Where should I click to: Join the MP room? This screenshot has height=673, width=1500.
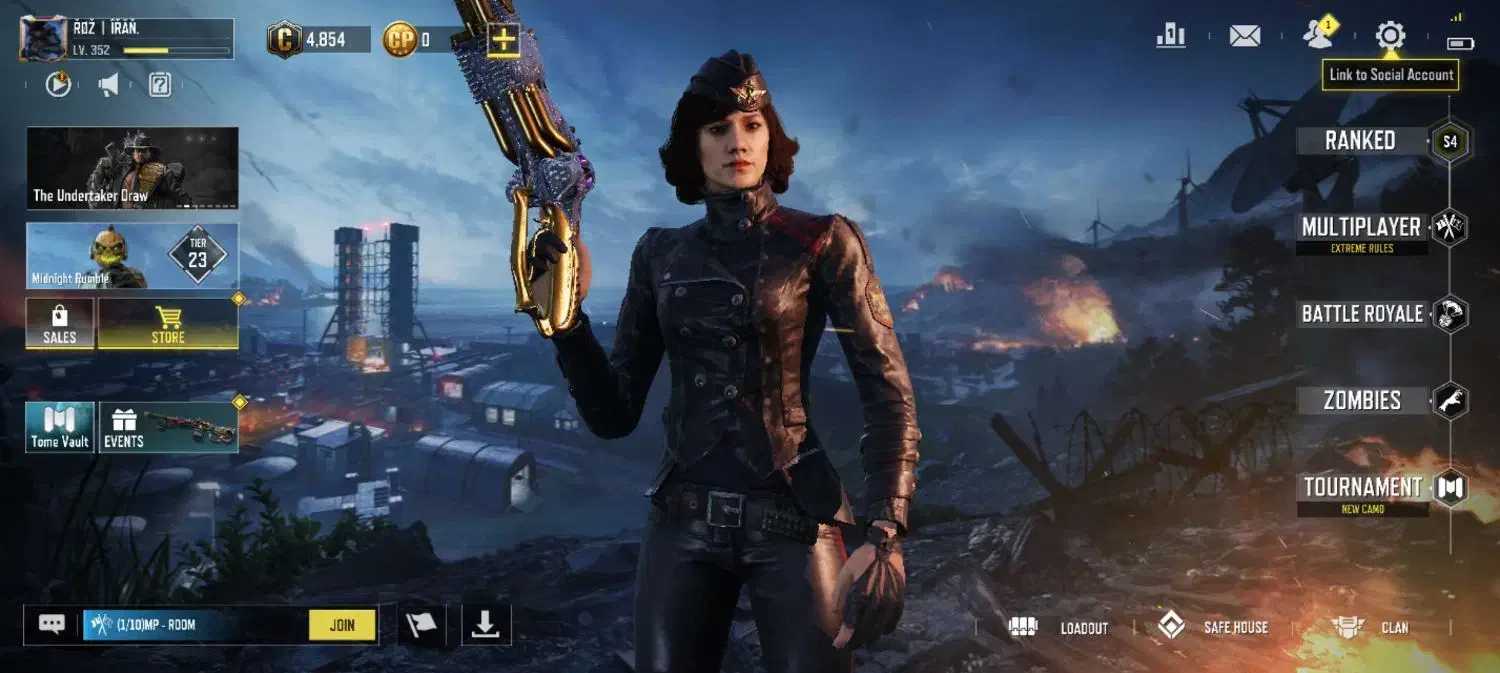click(342, 625)
